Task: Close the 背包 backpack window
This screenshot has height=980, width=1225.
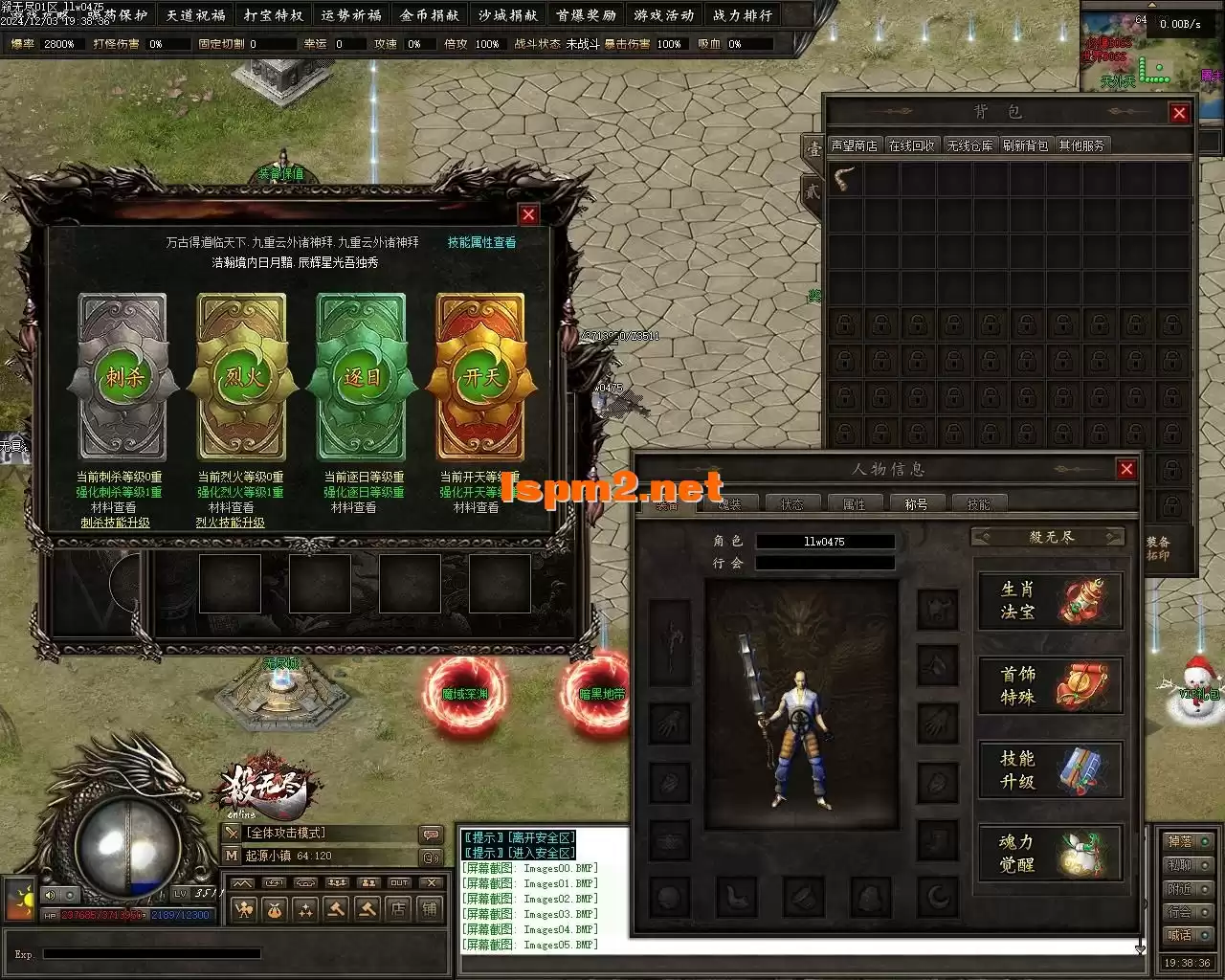Action: [x=1179, y=113]
